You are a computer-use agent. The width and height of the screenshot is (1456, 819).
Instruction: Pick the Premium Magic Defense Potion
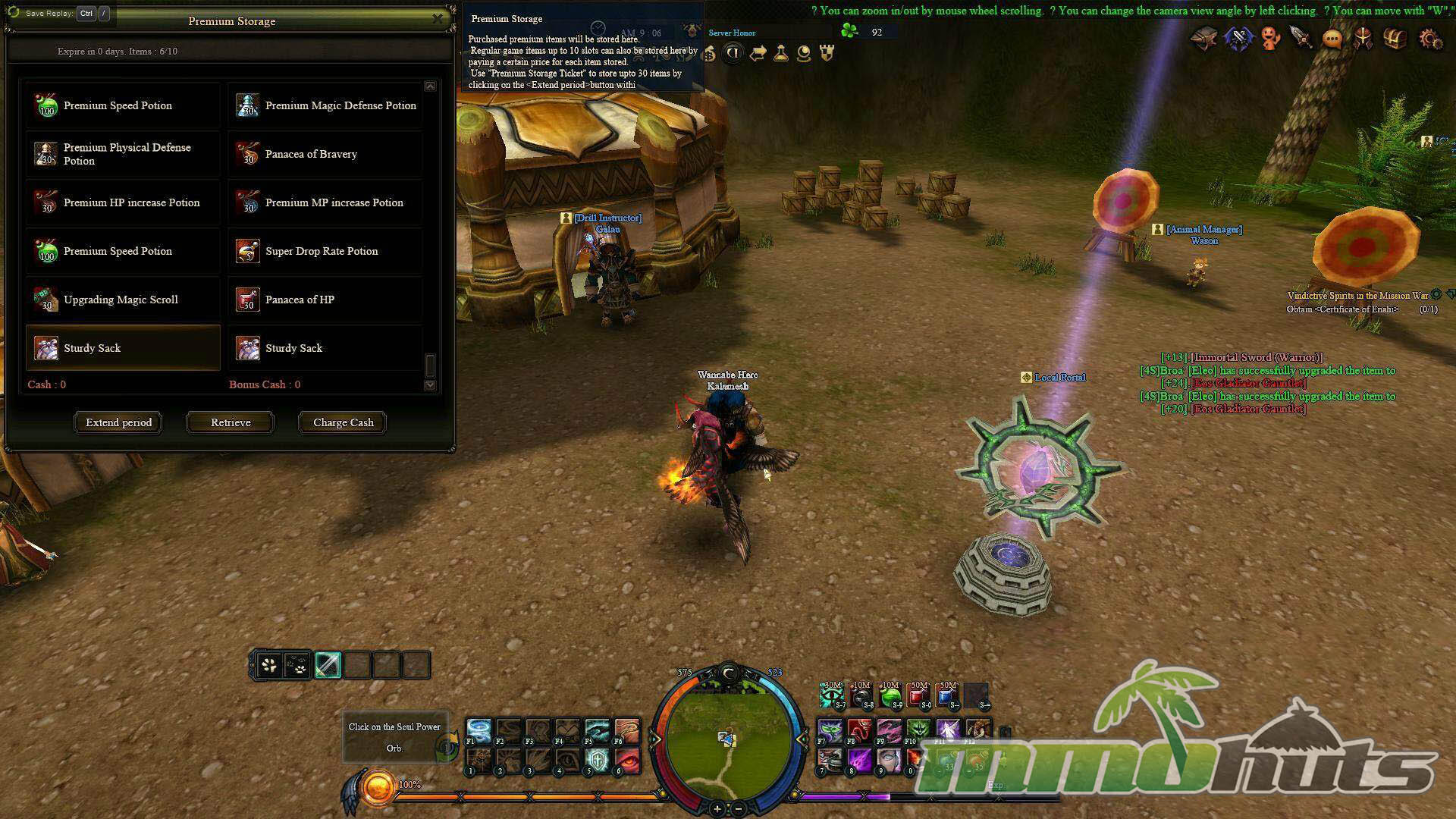[325, 105]
